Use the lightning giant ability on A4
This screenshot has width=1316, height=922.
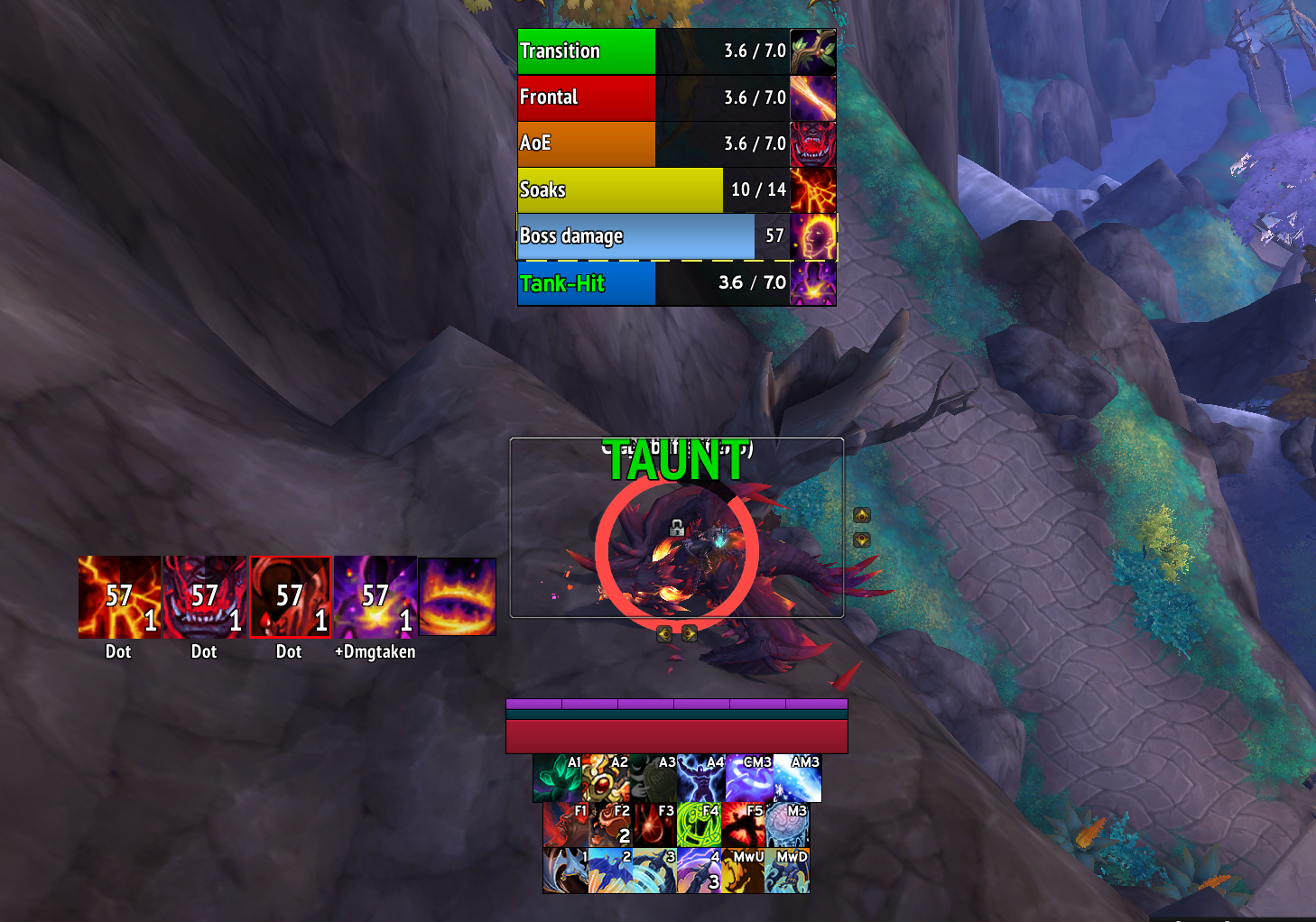pyautogui.click(x=701, y=779)
